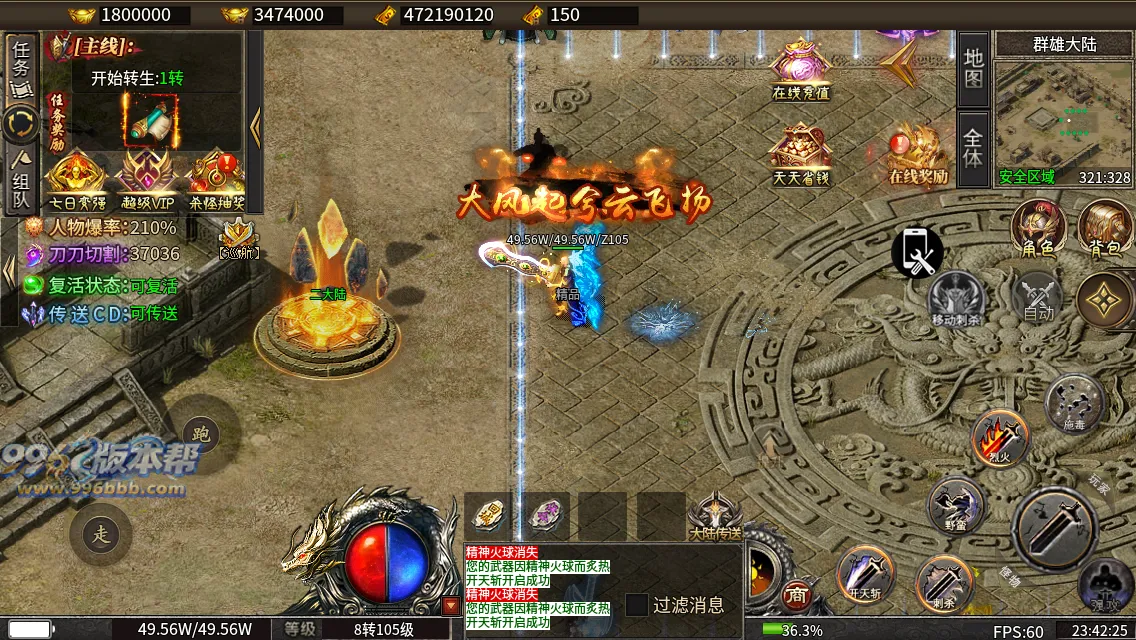Use the 回城 return stone in hotbar
This screenshot has height=640, width=1136.
pyautogui.click(x=489, y=515)
